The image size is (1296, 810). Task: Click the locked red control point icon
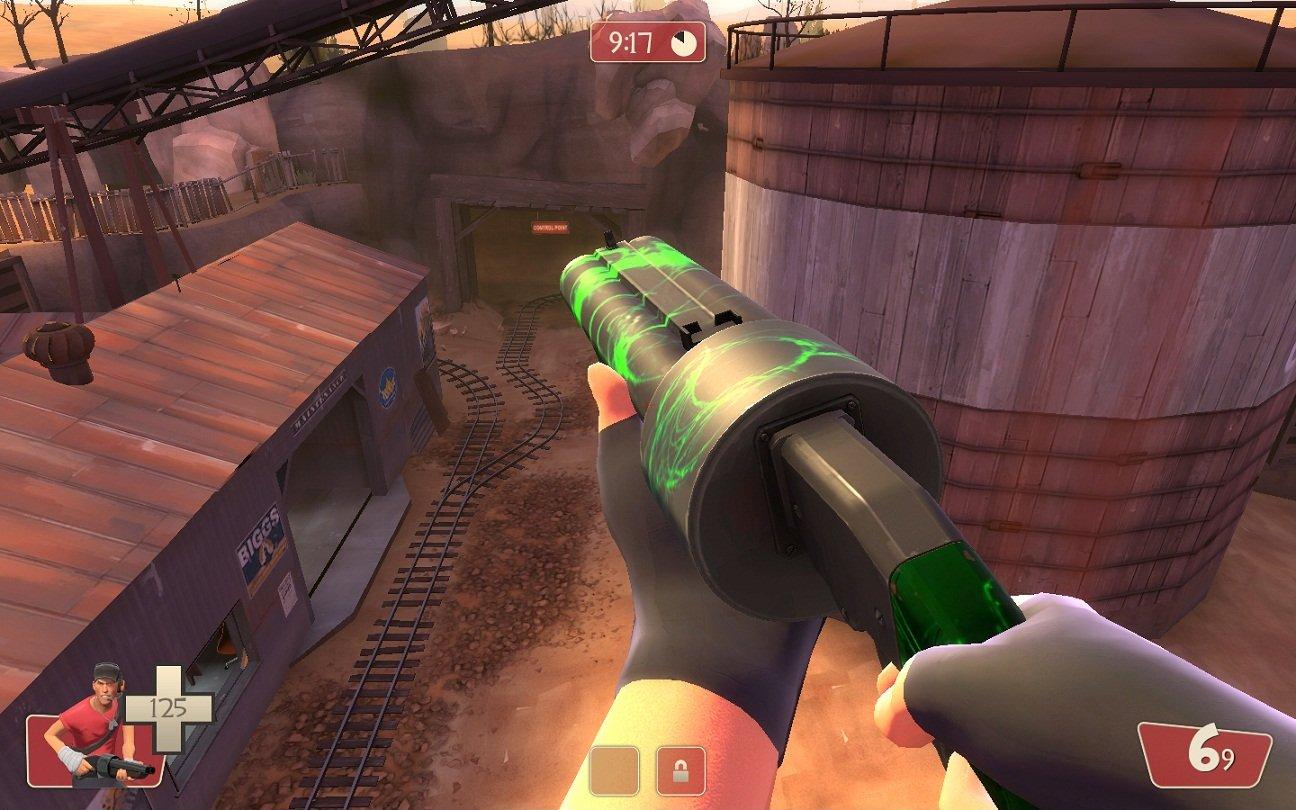tap(680, 771)
